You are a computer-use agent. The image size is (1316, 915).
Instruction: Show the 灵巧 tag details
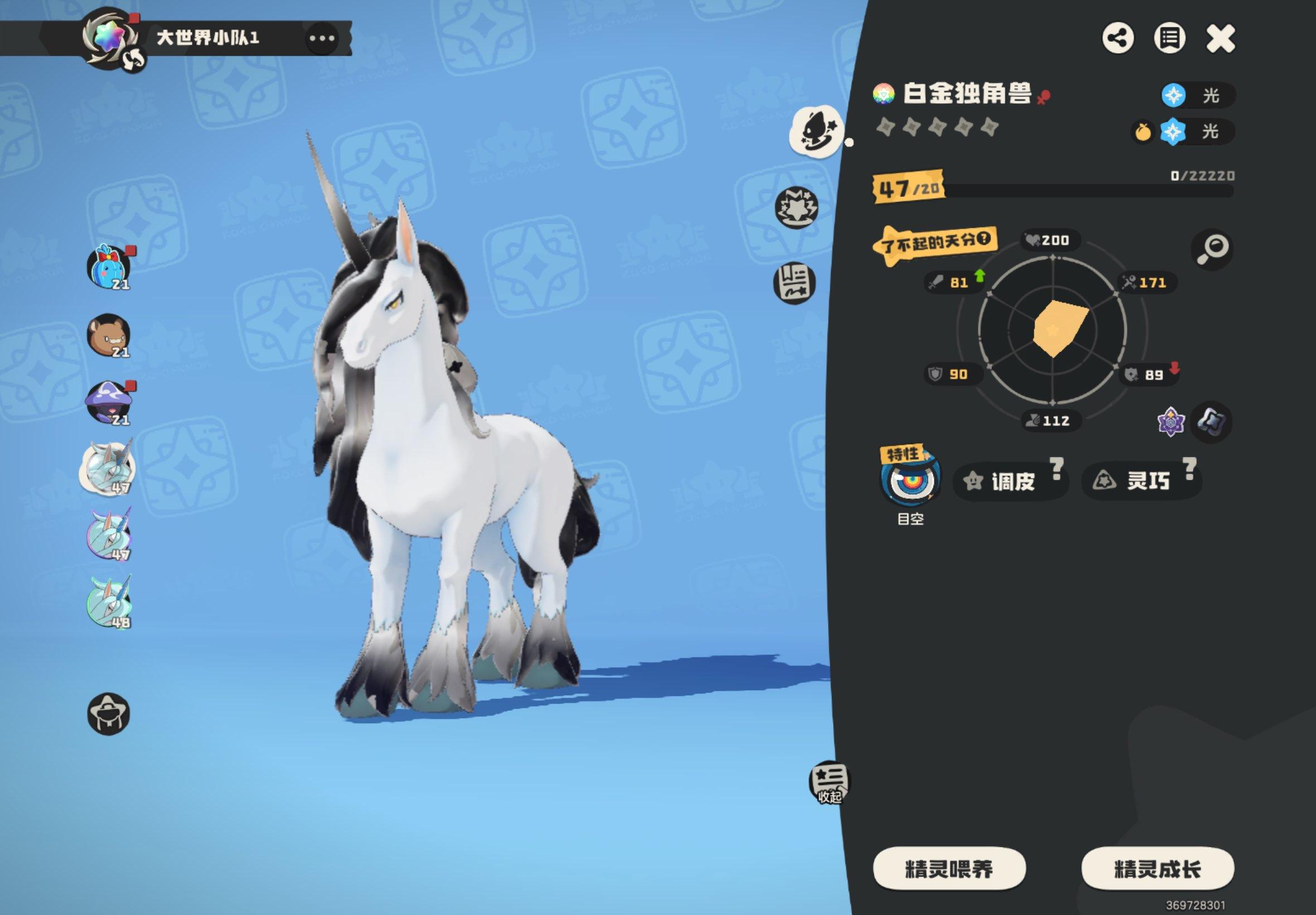[1140, 480]
